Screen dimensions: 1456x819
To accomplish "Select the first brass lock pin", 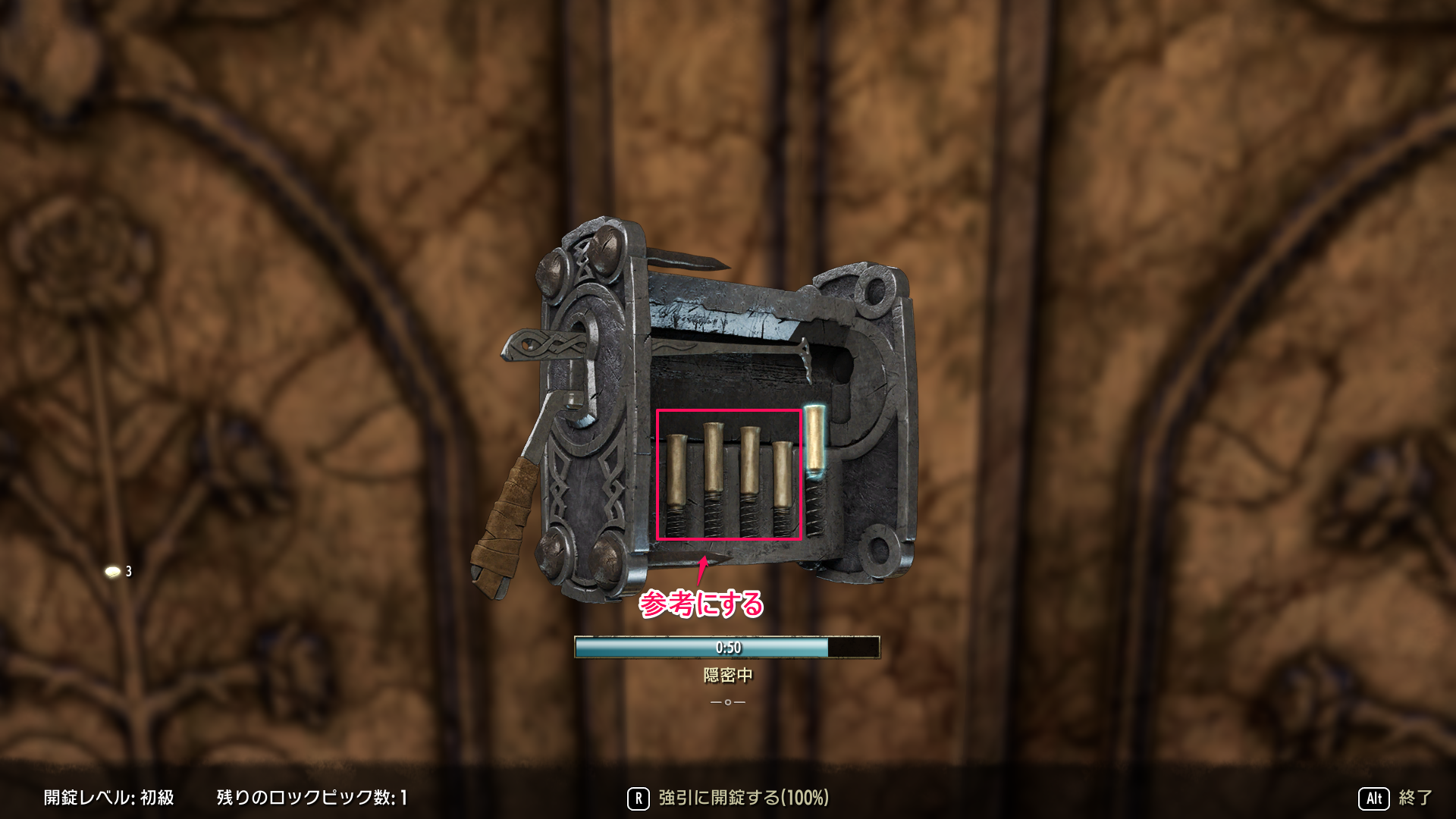I will [x=676, y=470].
